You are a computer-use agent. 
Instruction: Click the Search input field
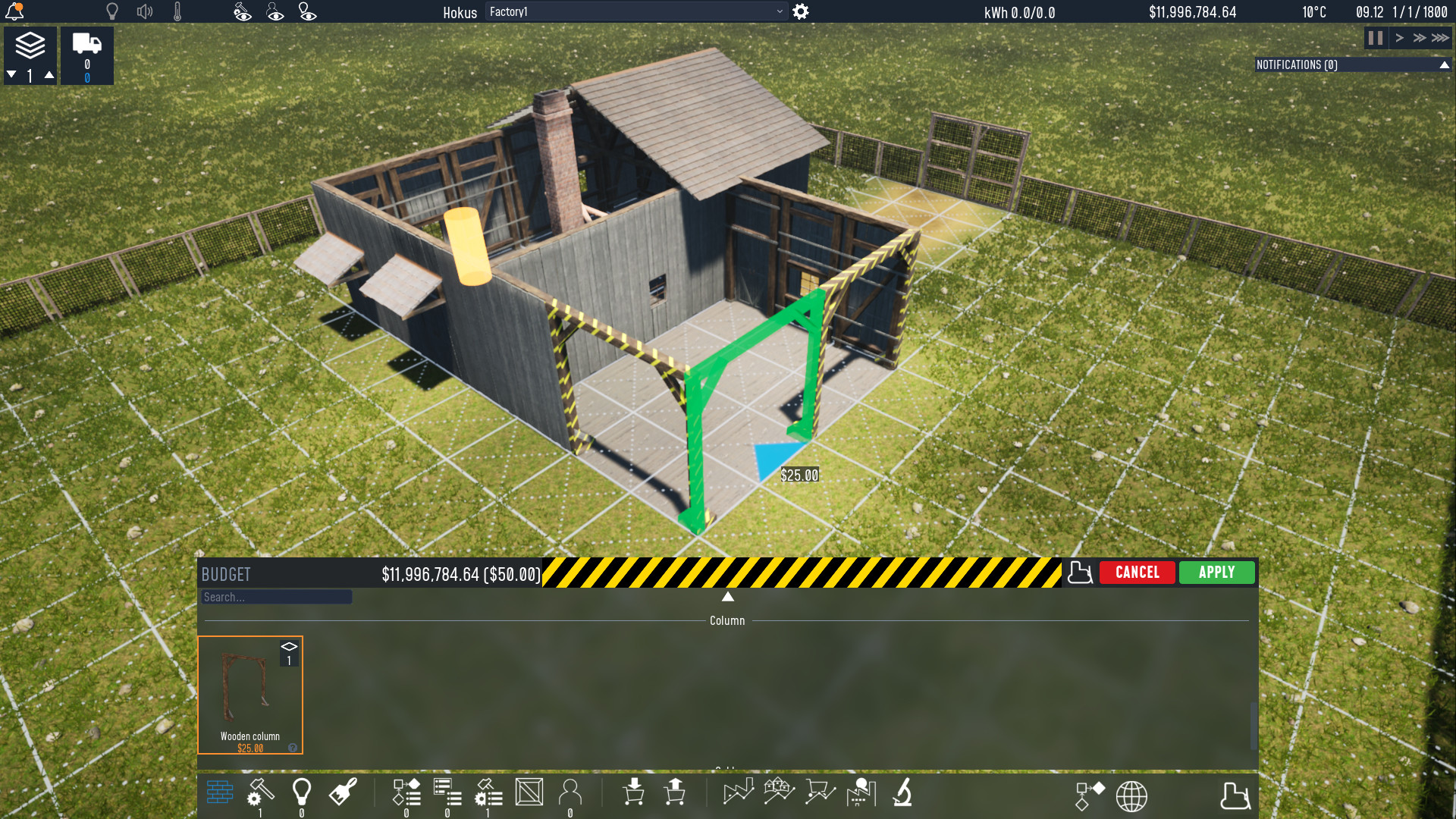point(276,597)
